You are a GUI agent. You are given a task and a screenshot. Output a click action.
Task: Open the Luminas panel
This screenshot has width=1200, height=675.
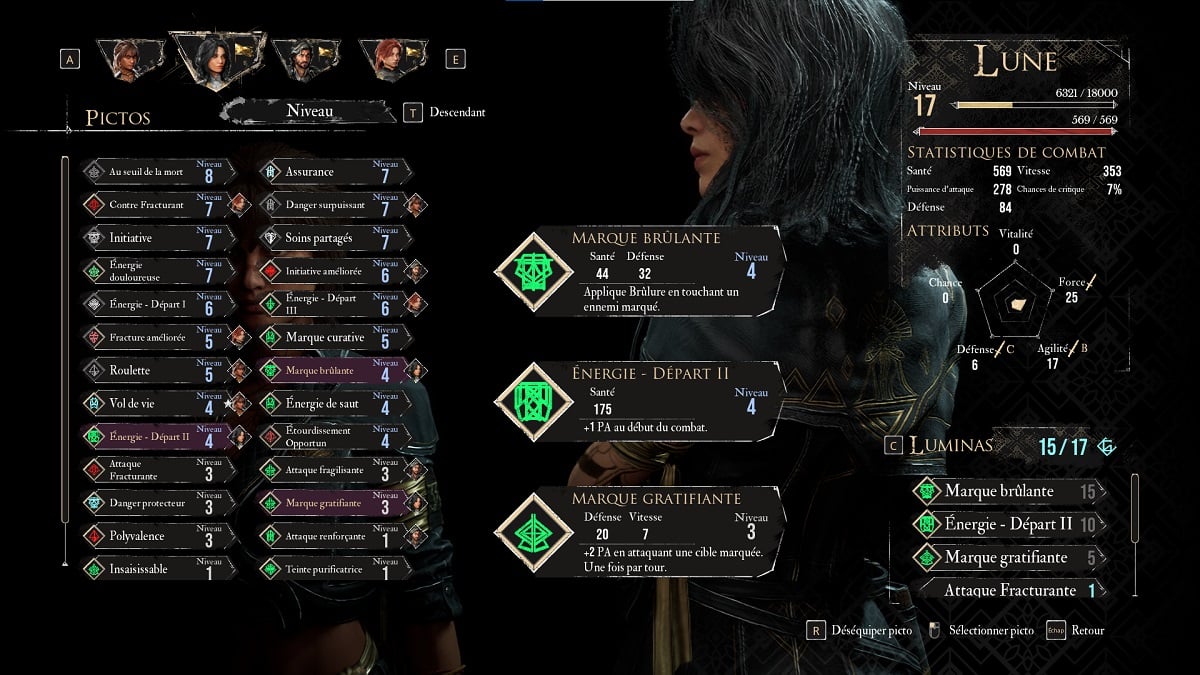point(950,446)
